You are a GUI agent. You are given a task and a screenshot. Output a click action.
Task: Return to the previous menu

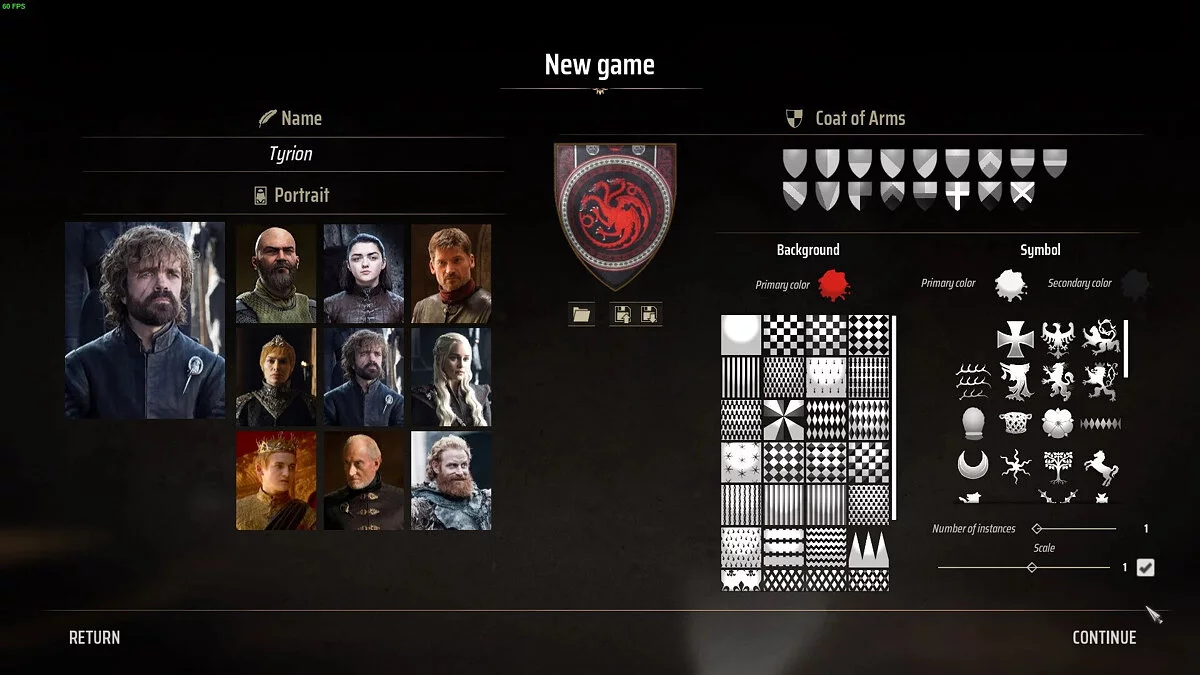pos(94,638)
